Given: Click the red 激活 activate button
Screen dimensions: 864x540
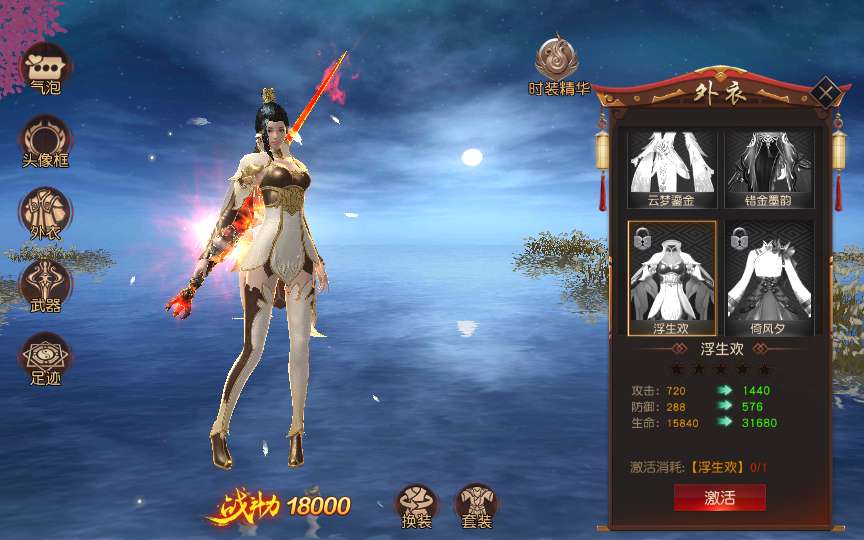Looking at the screenshot, I should pyautogui.click(x=719, y=497).
